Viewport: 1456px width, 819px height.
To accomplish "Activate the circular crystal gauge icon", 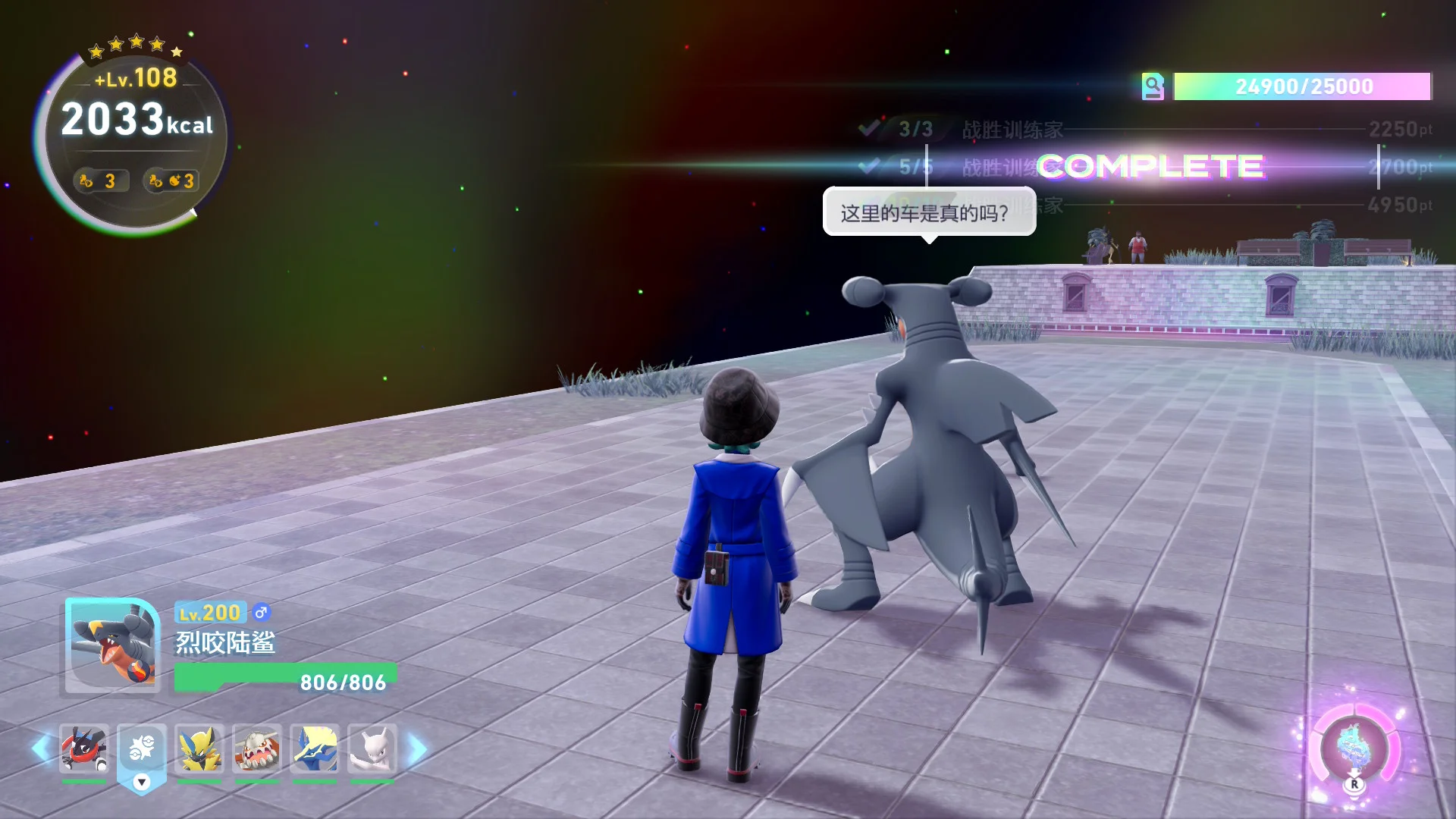I will click(x=1354, y=749).
